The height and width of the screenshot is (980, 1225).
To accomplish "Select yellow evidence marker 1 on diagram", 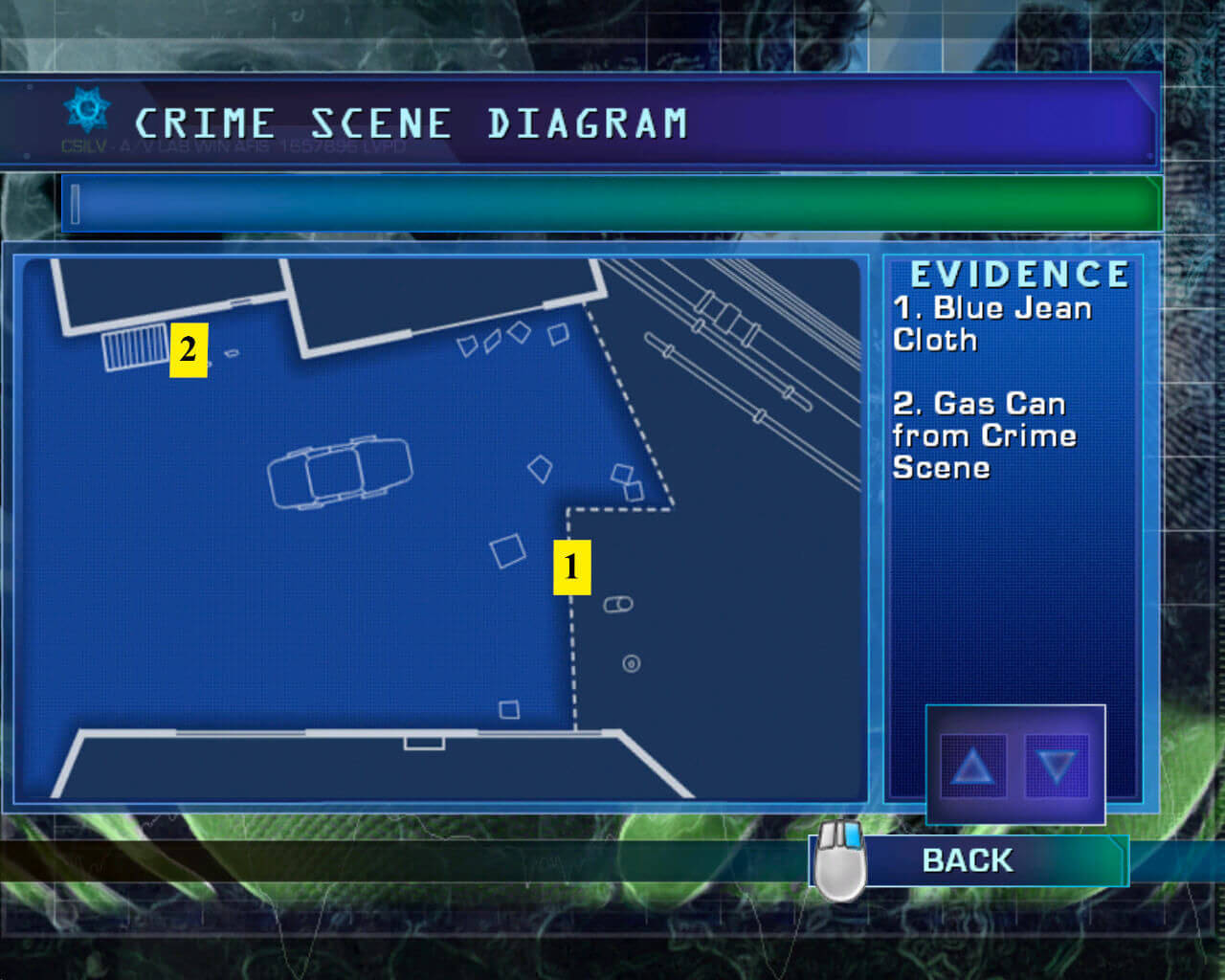I will (571, 567).
